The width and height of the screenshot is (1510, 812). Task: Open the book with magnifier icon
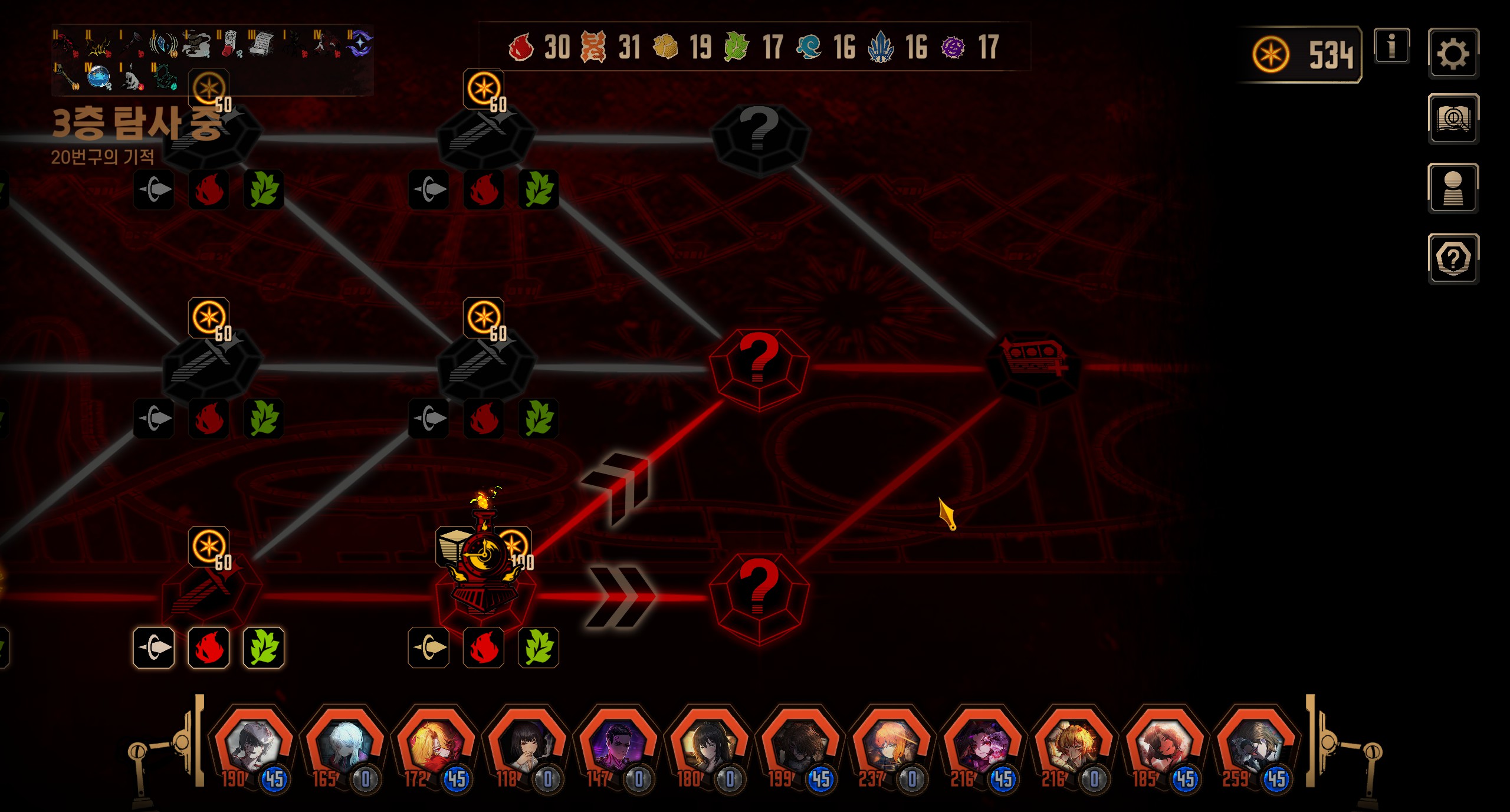pyautogui.click(x=1452, y=119)
